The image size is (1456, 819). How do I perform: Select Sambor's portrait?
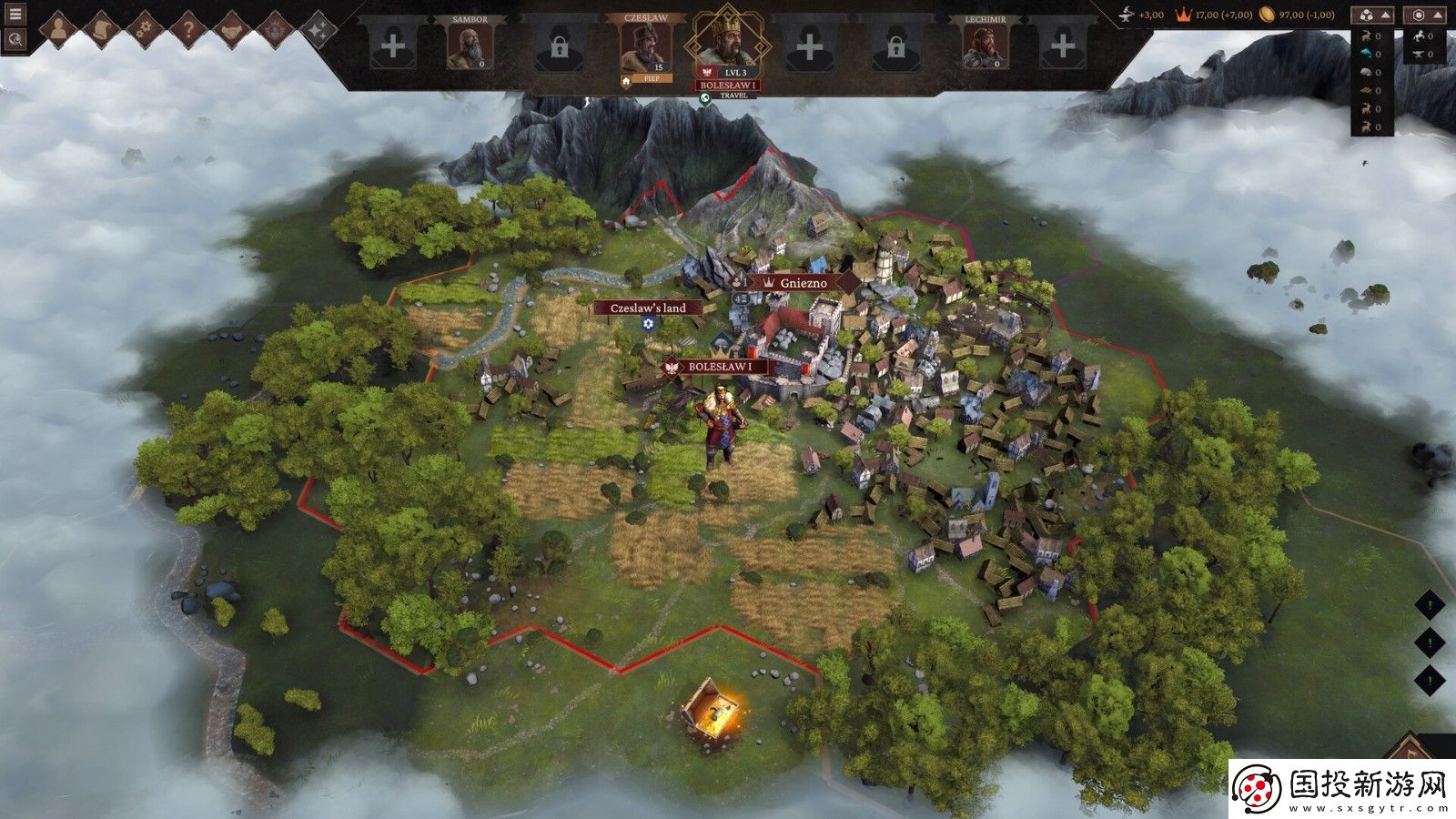(470, 45)
